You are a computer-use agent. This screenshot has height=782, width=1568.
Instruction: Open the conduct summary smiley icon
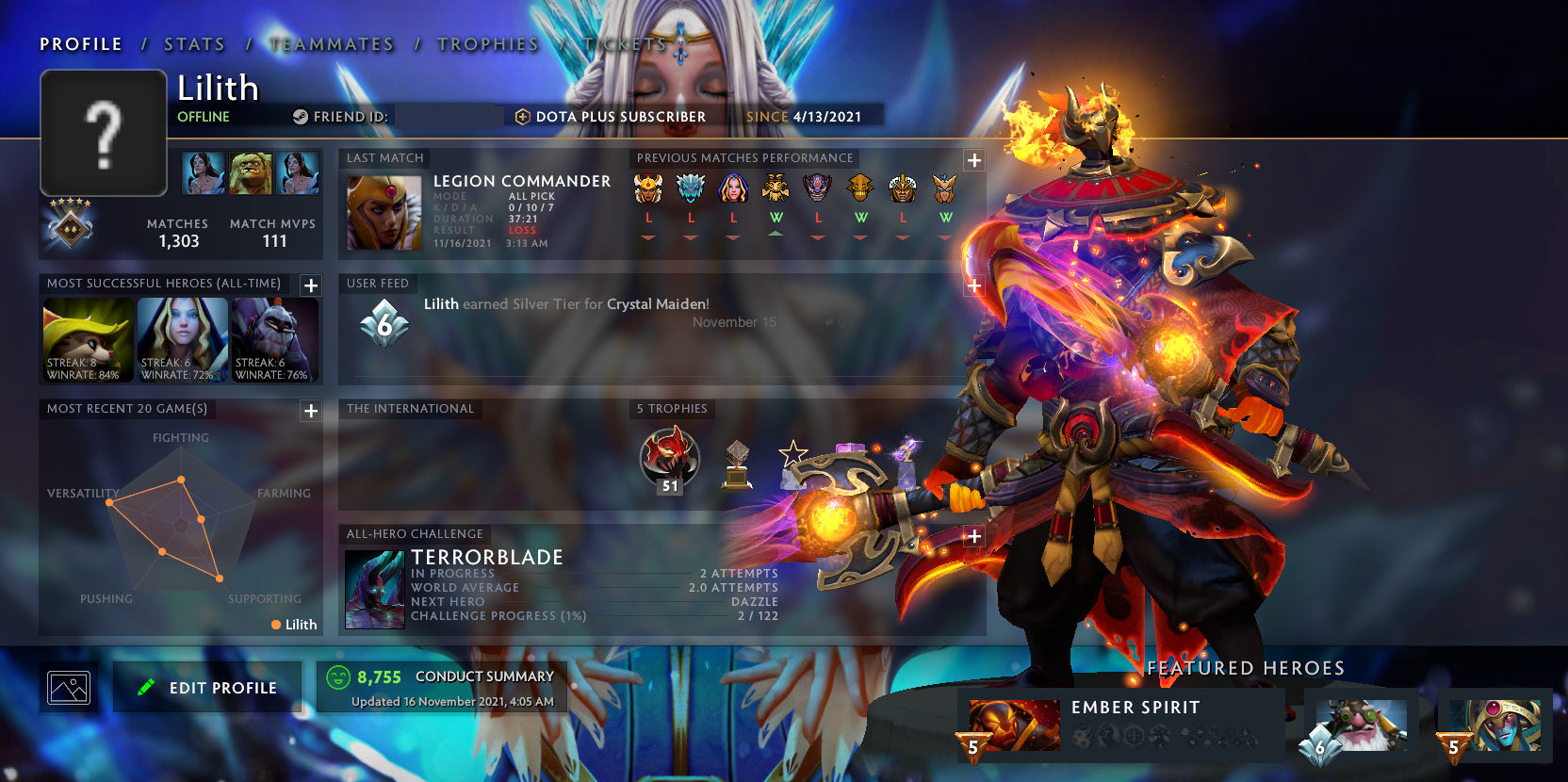pos(339,675)
